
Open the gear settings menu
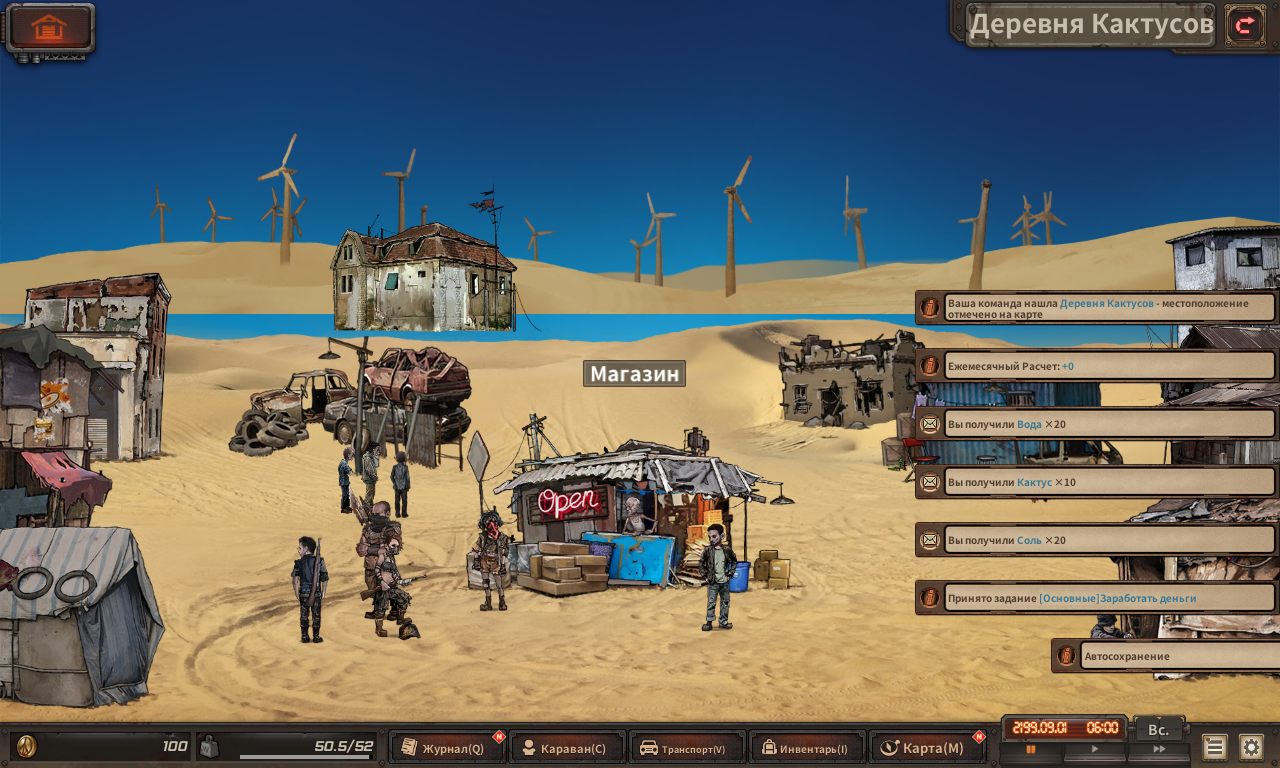[x=1251, y=747]
